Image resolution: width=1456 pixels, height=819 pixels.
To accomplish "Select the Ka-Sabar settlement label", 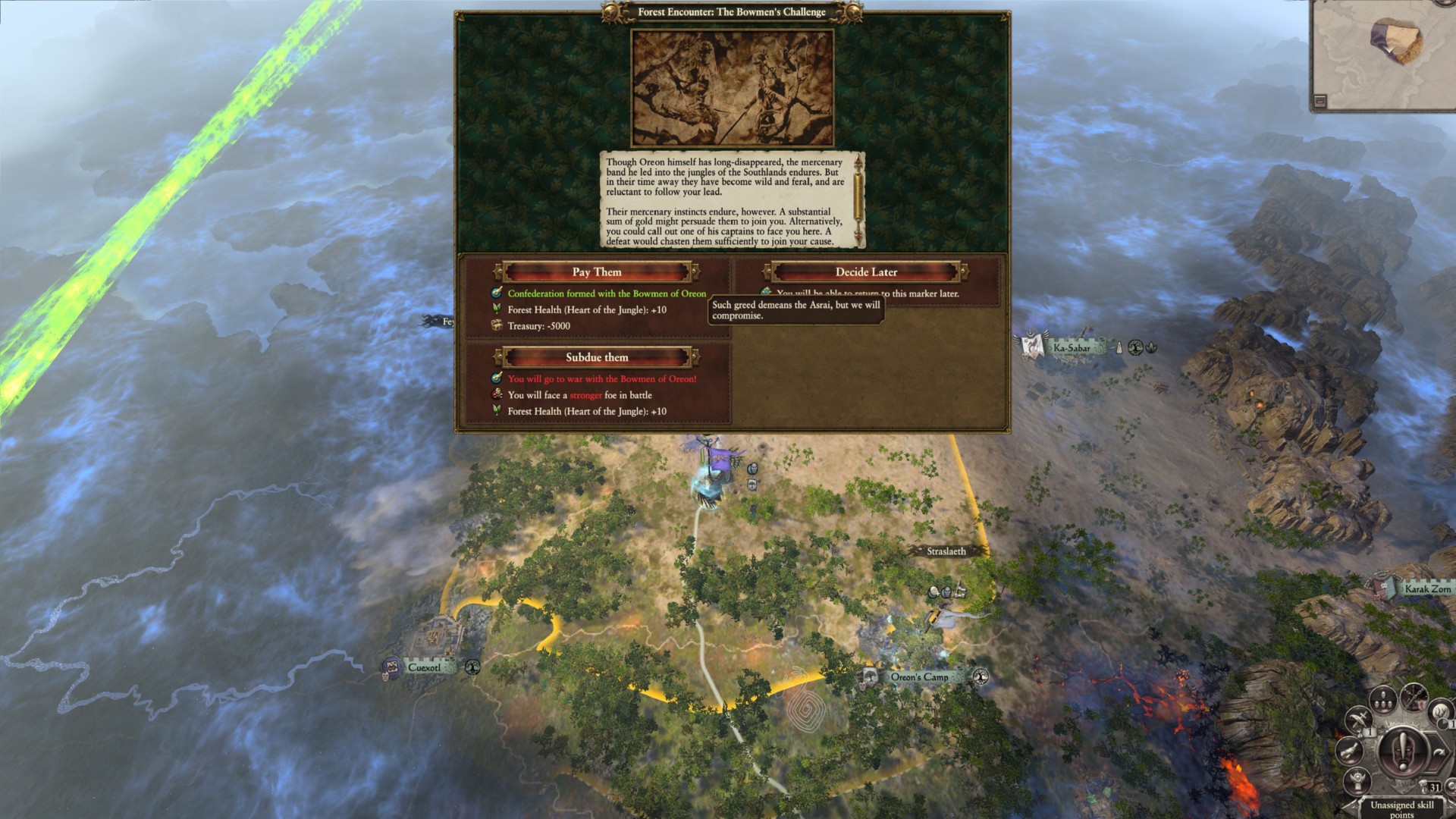I will tap(1072, 348).
